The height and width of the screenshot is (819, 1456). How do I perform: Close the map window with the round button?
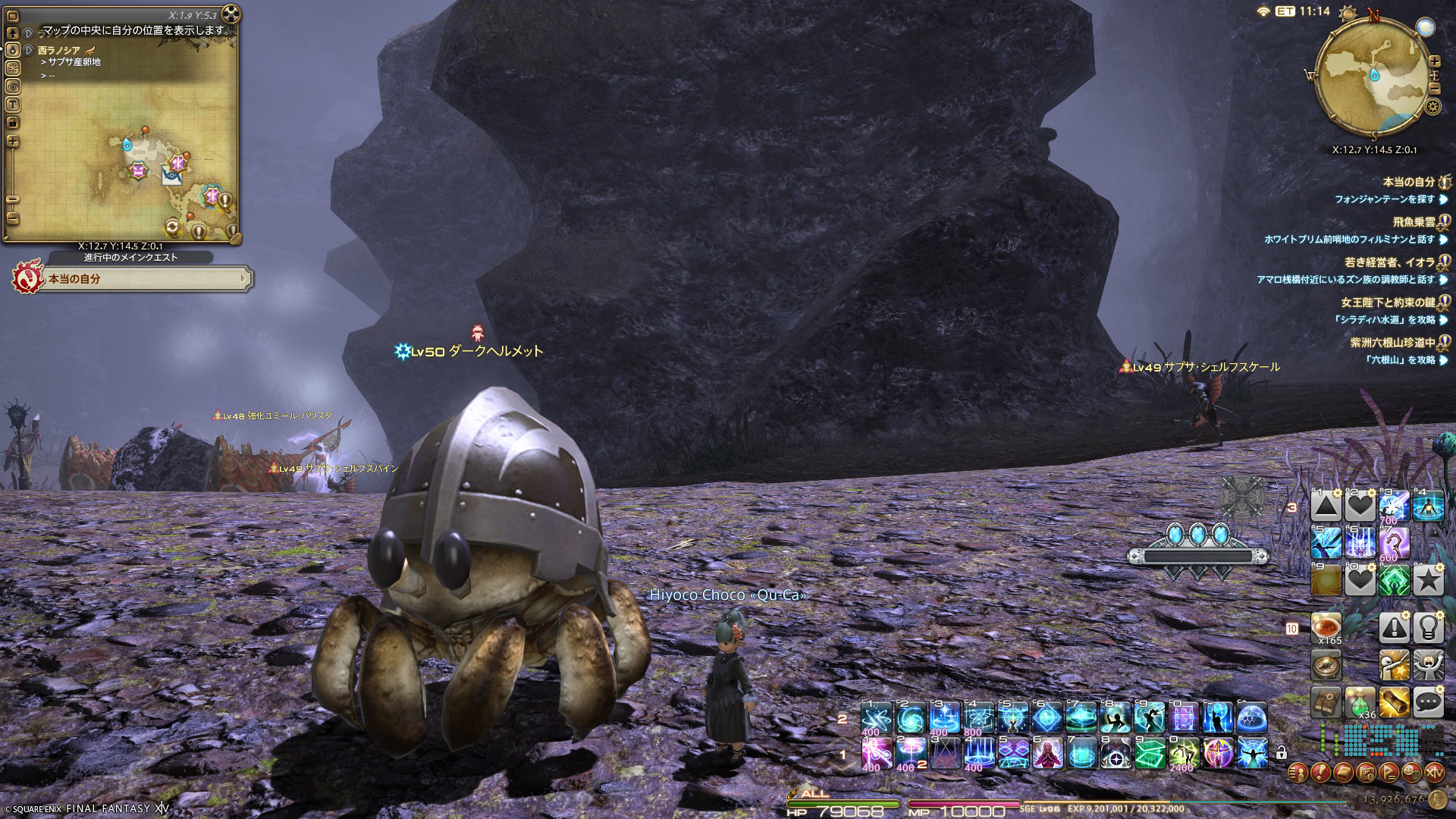pos(231,14)
